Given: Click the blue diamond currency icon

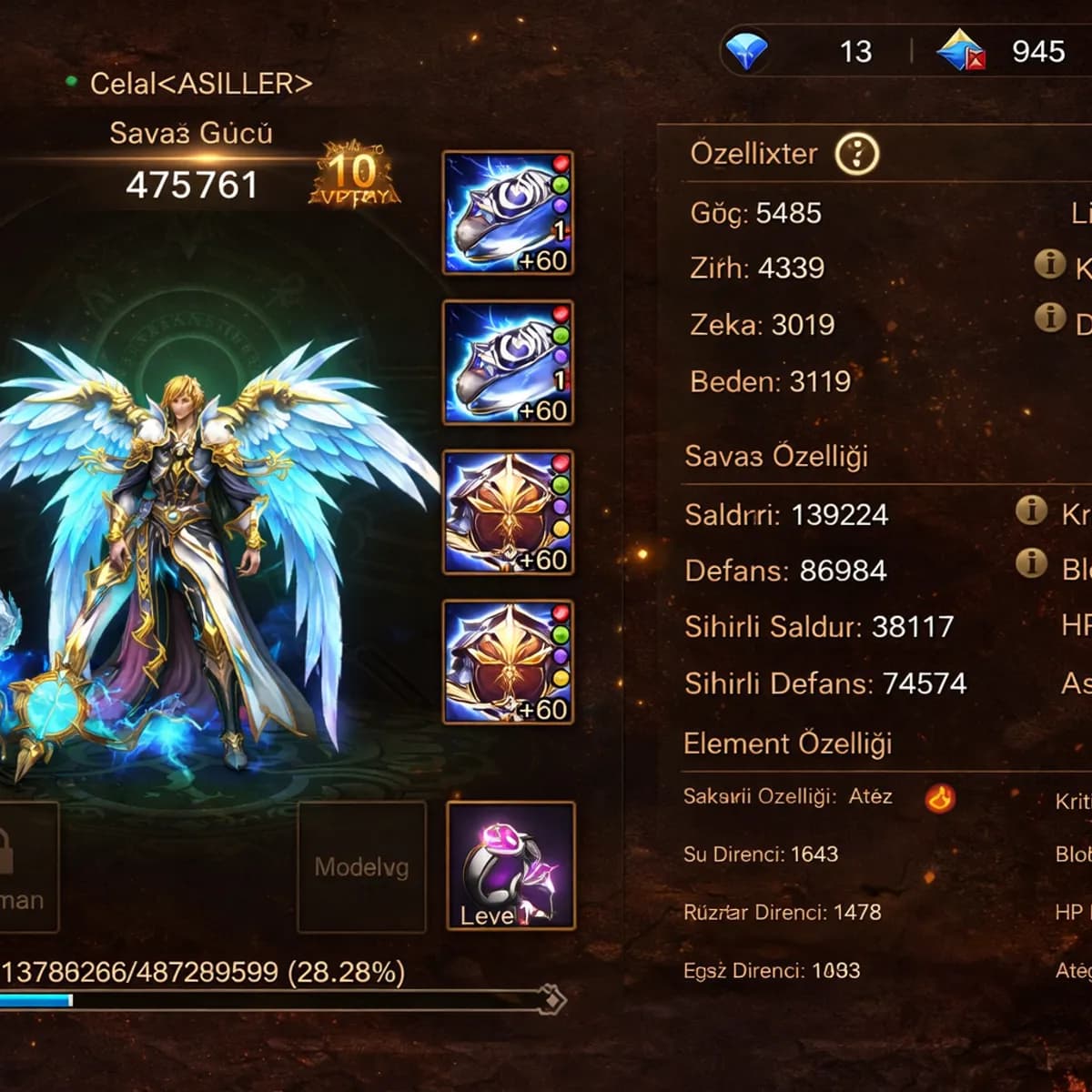Looking at the screenshot, I should (x=745, y=51).
